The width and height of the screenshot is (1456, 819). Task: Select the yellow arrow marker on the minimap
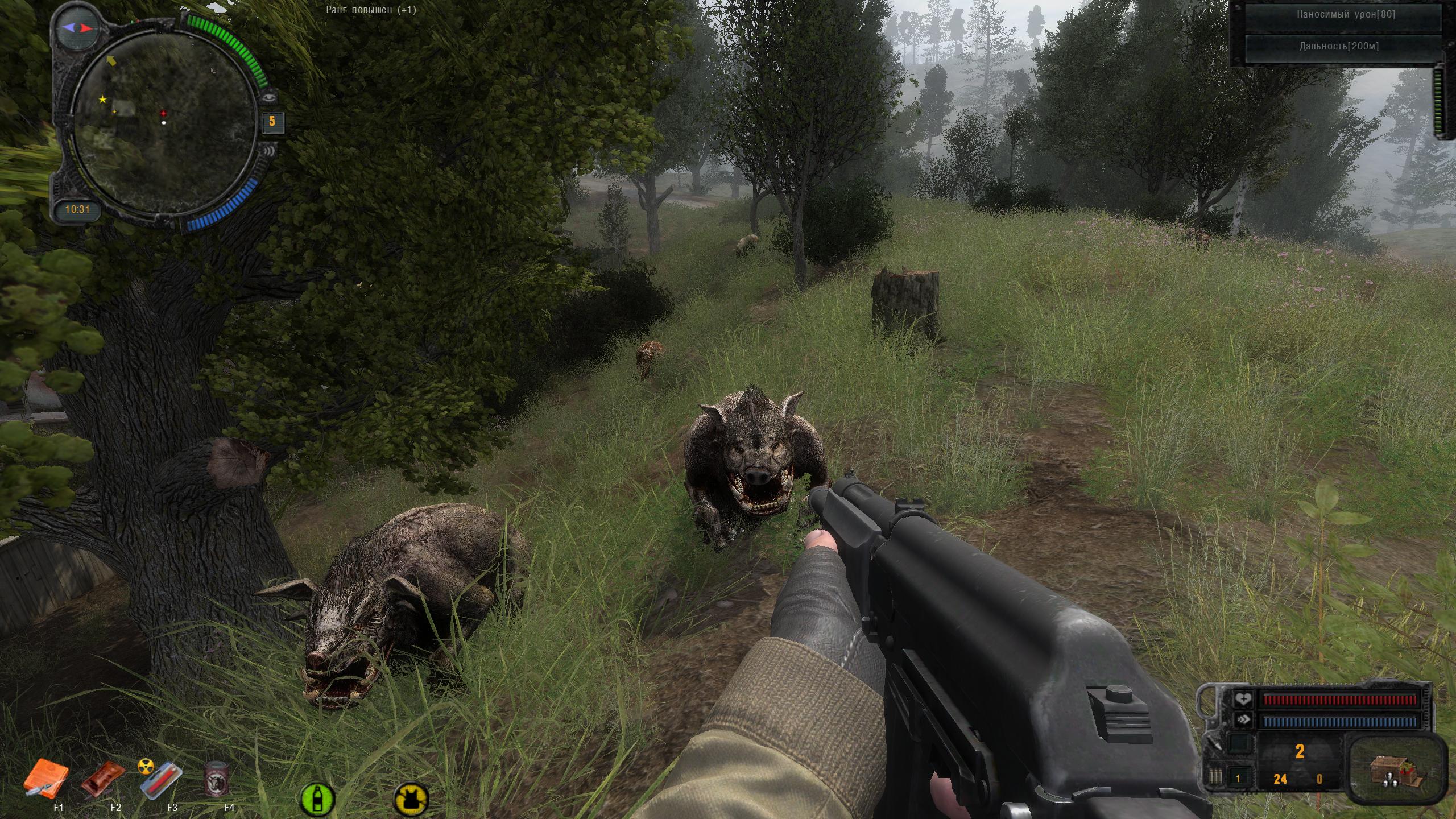coord(111,60)
